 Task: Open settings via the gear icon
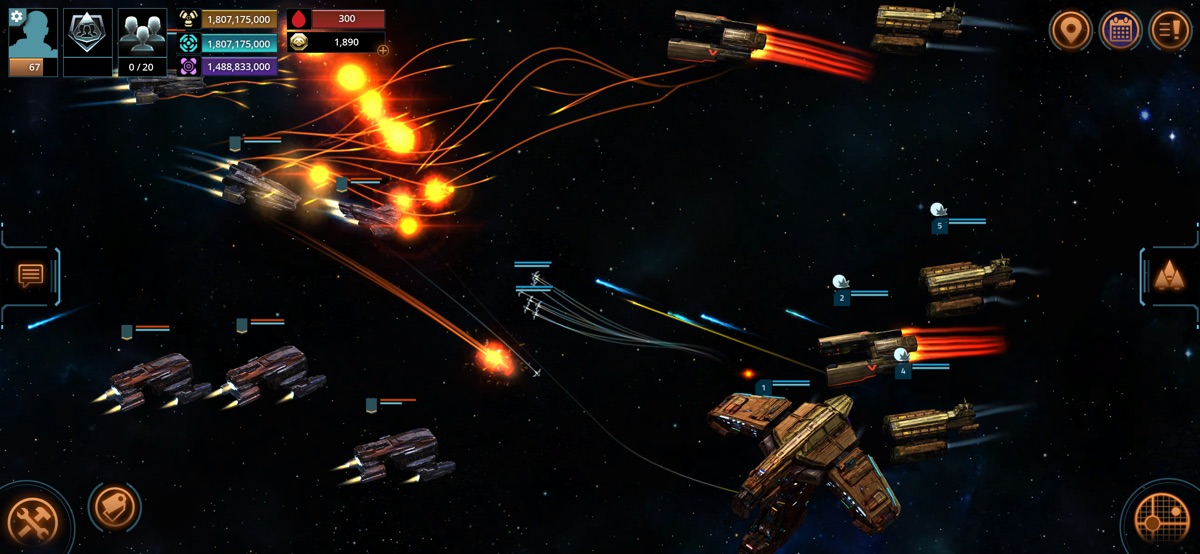[x=16, y=17]
